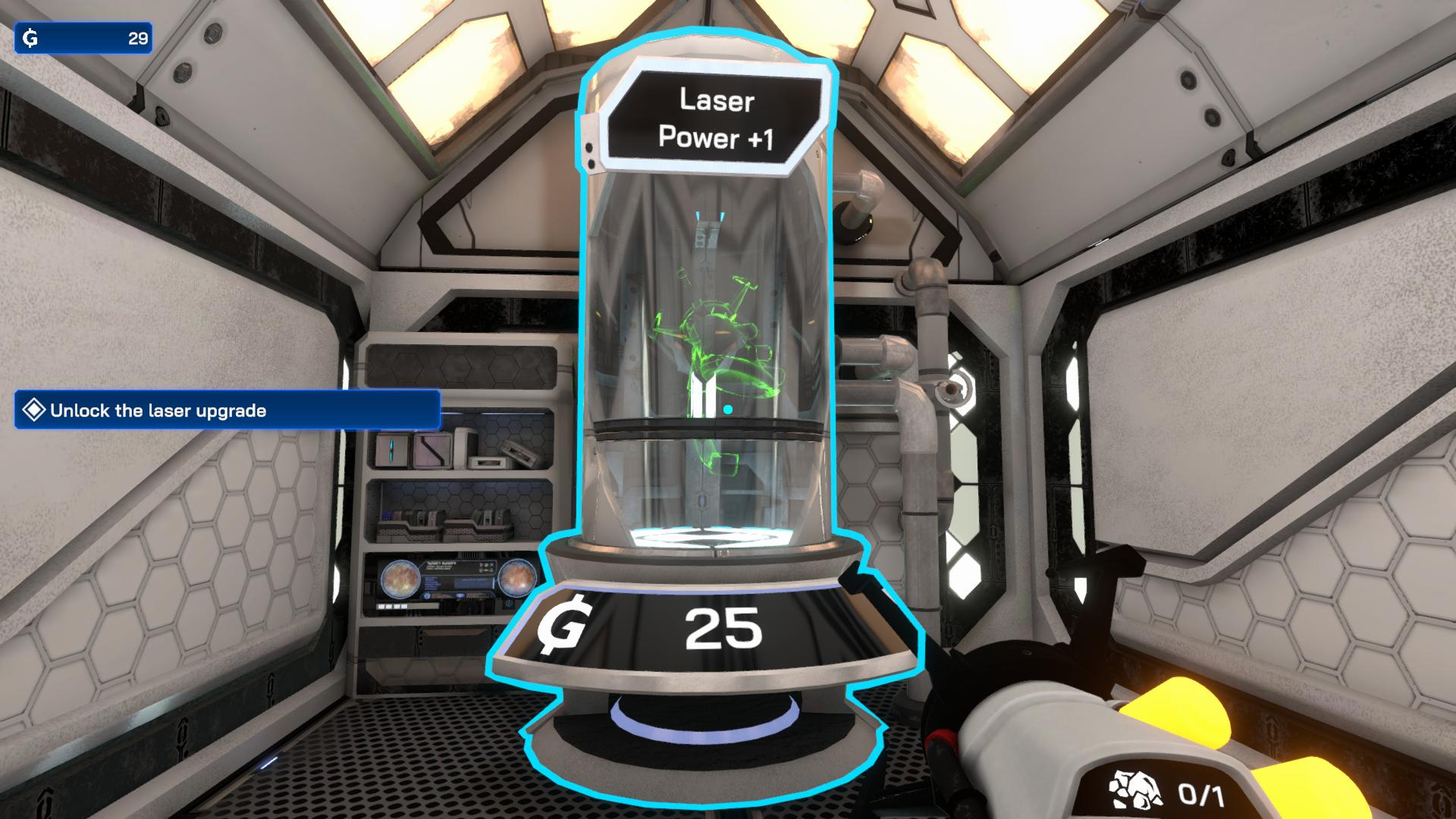This screenshot has width=1456, height=819.
Task: Buy the upgrade on the 25 credit price panel
Action: coord(705,629)
